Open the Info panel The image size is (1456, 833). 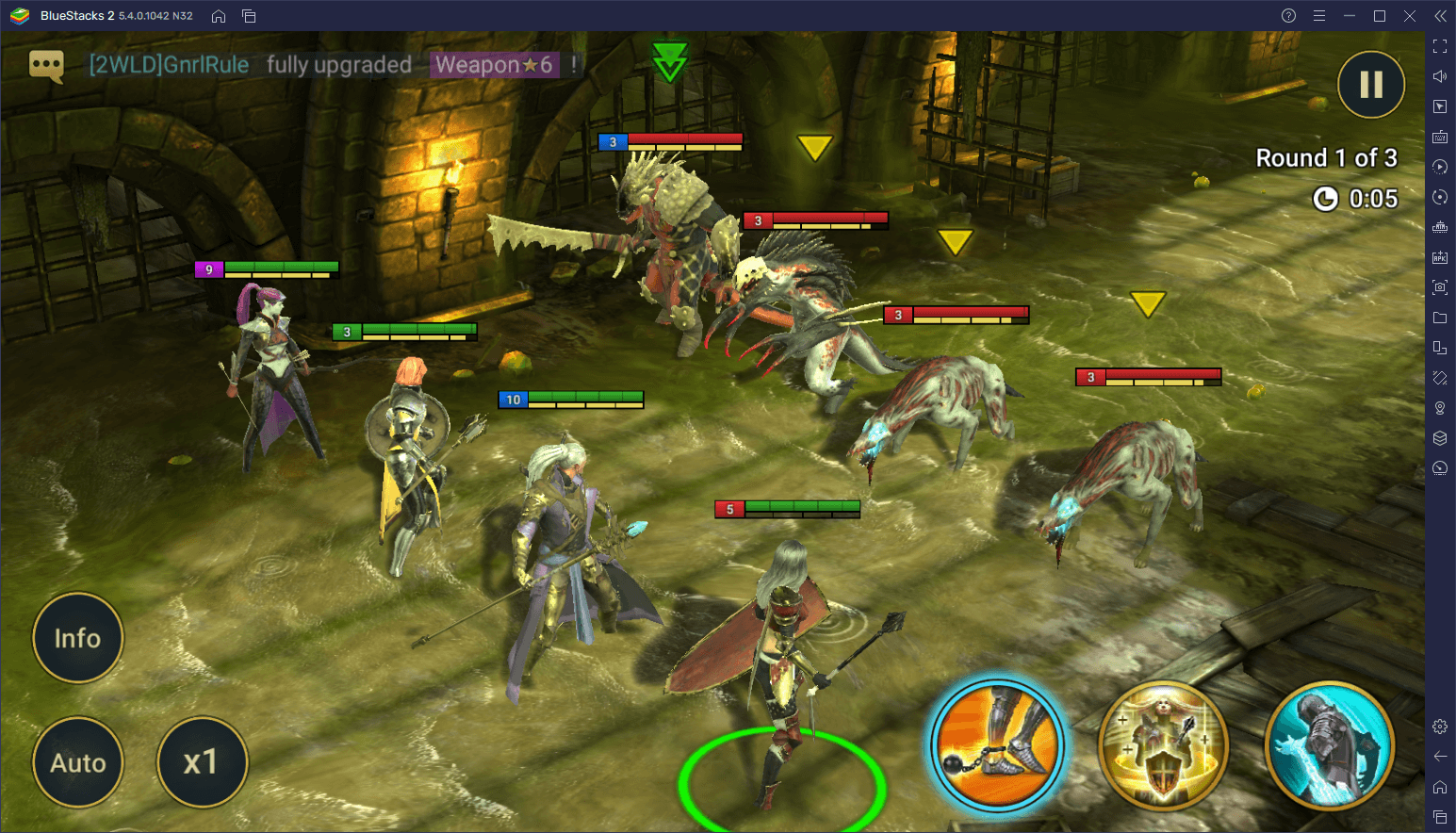coord(77,638)
